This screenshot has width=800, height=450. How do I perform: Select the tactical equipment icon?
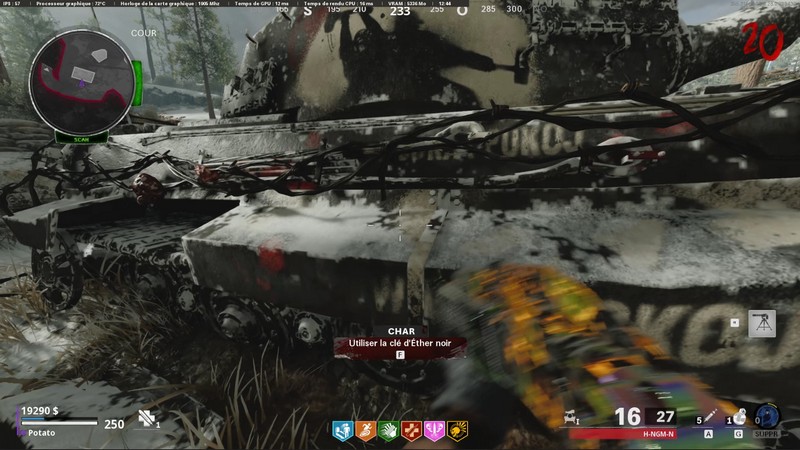pos(710,416)
